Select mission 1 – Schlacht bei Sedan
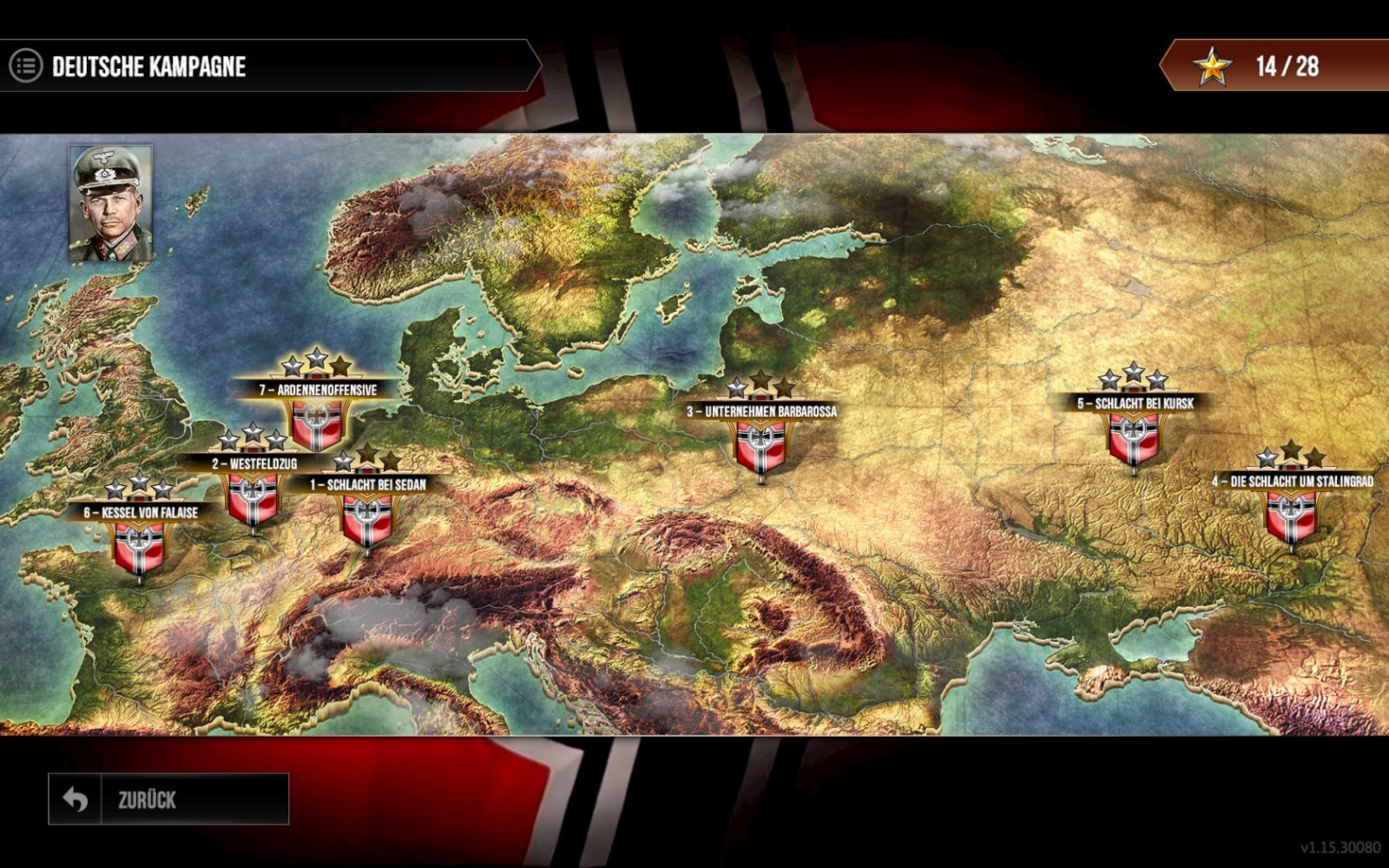This screenshot has height=868, width=1389. click(x=367, y=518)
